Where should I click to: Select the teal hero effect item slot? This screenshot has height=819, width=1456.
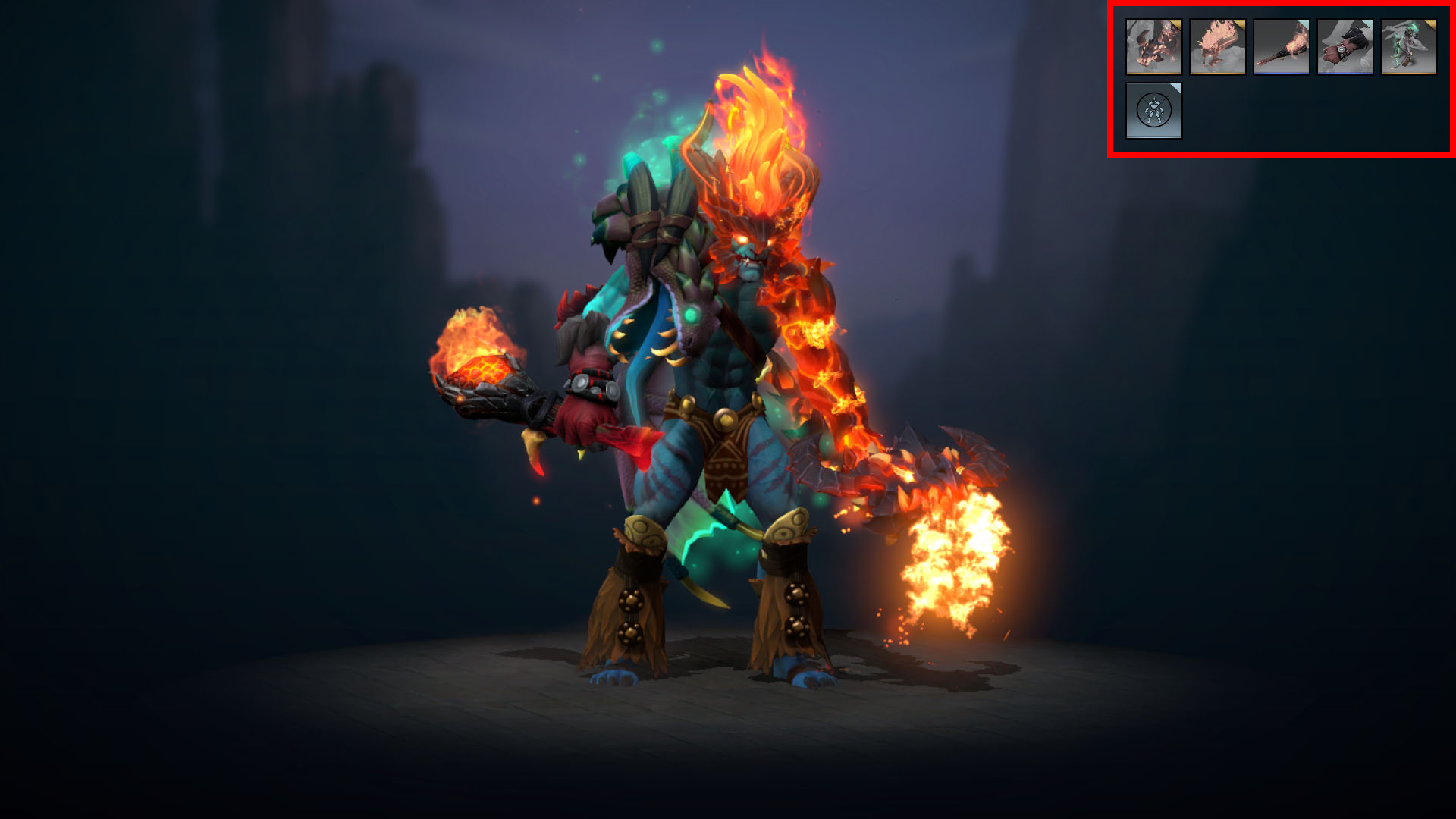coord(1408,47)
